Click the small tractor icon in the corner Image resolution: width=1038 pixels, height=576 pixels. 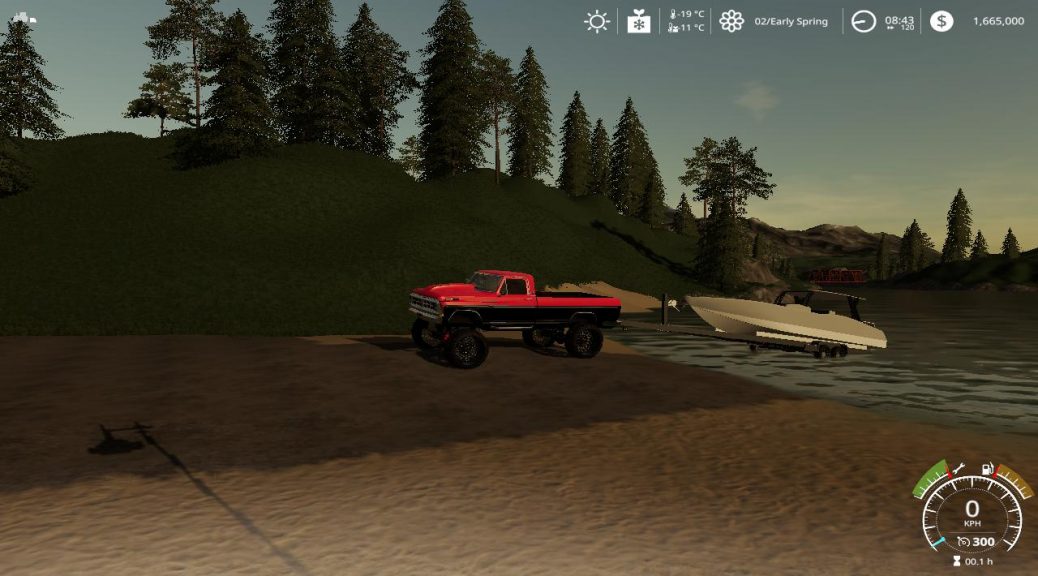click(24, 17)
